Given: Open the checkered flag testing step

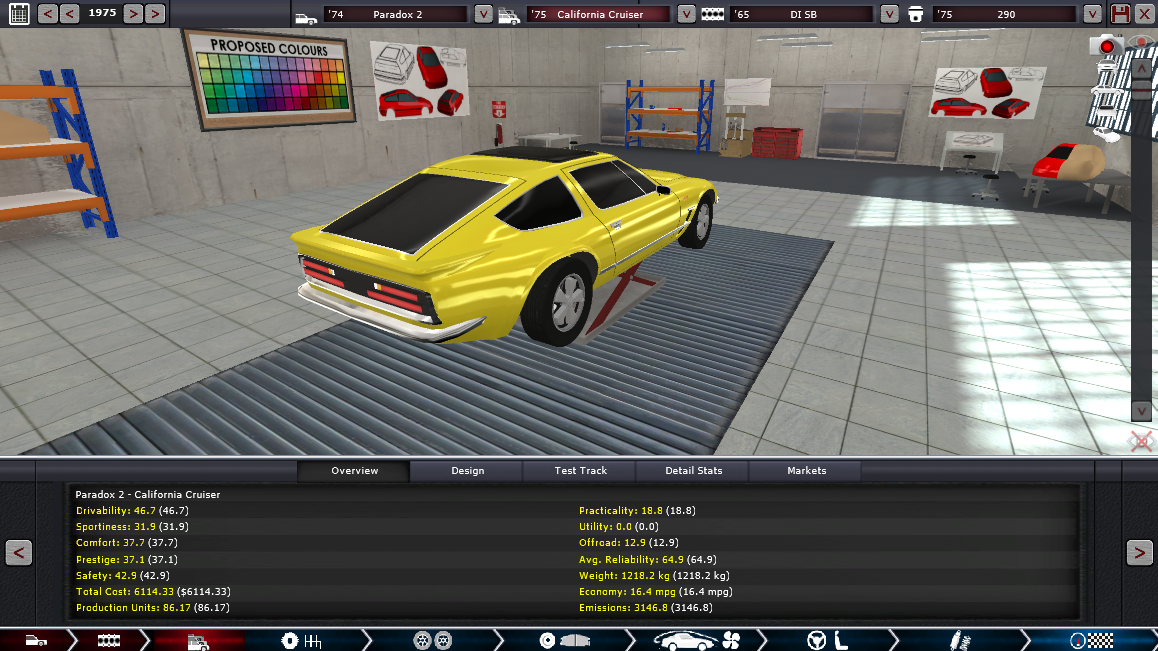Looking at the screenshot, I should click(1090, 640).
